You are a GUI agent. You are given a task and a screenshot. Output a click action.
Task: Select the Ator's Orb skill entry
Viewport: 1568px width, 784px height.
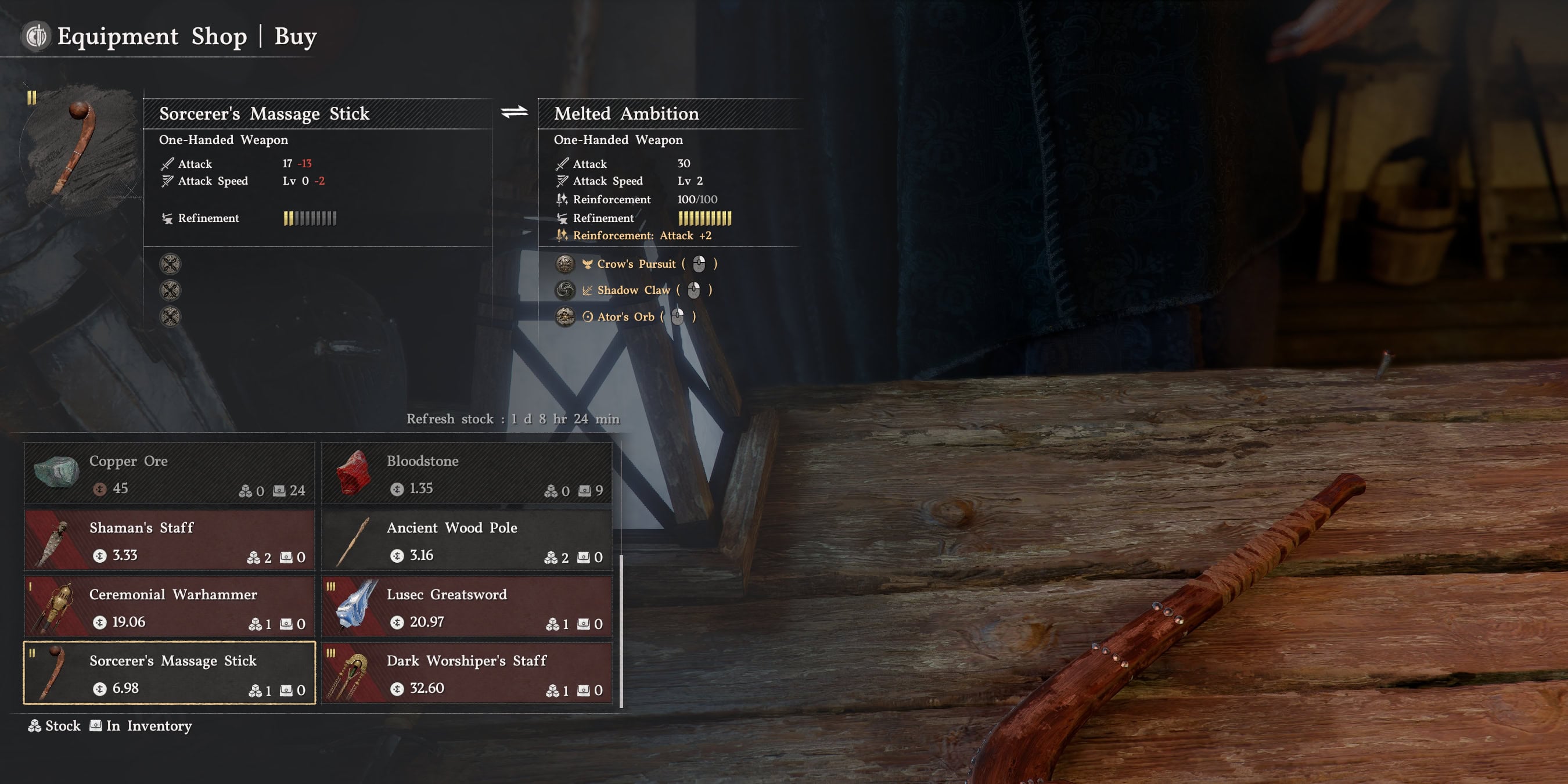(625, 317)
